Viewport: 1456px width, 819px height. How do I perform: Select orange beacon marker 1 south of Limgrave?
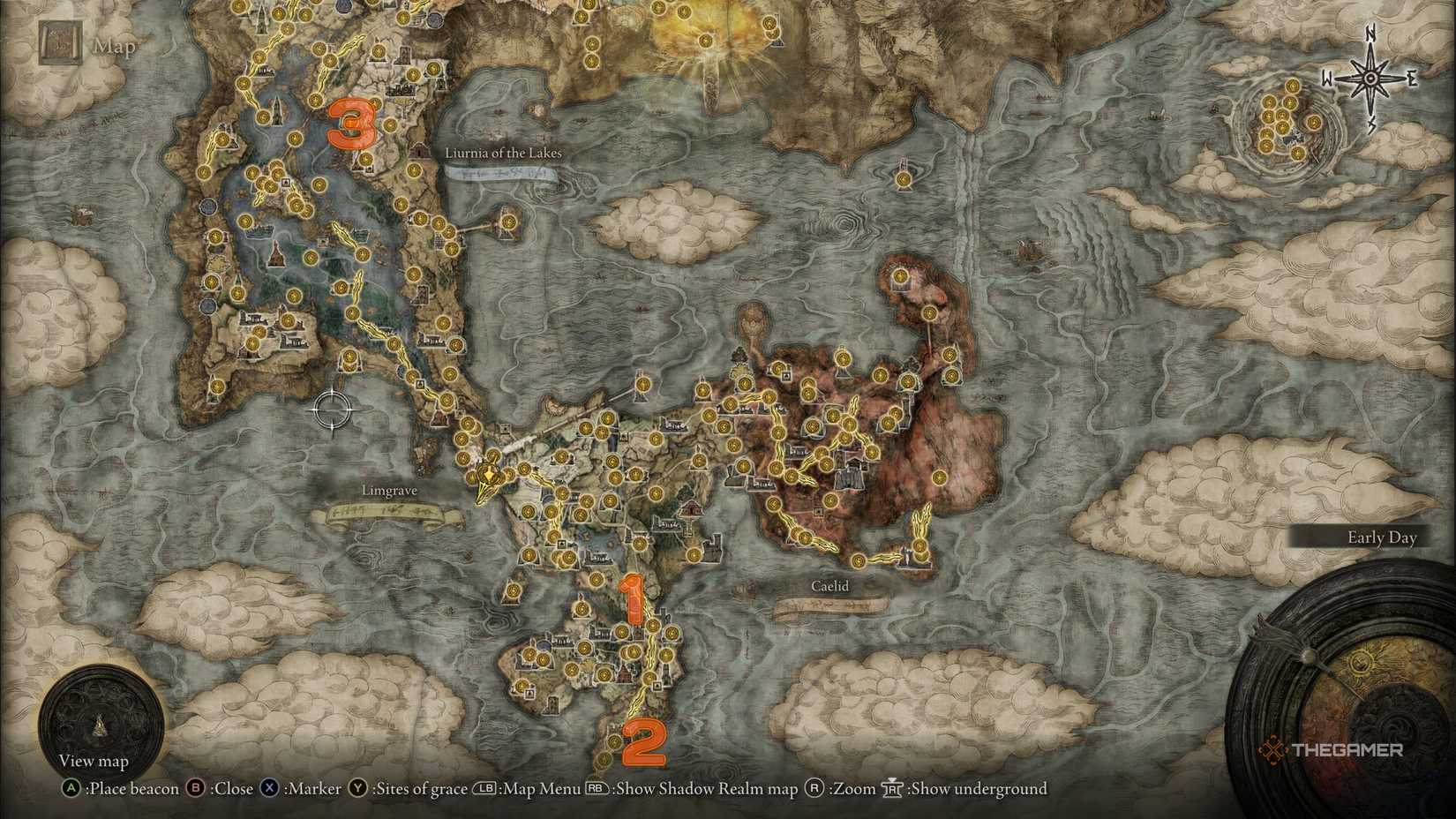[634, 598]
